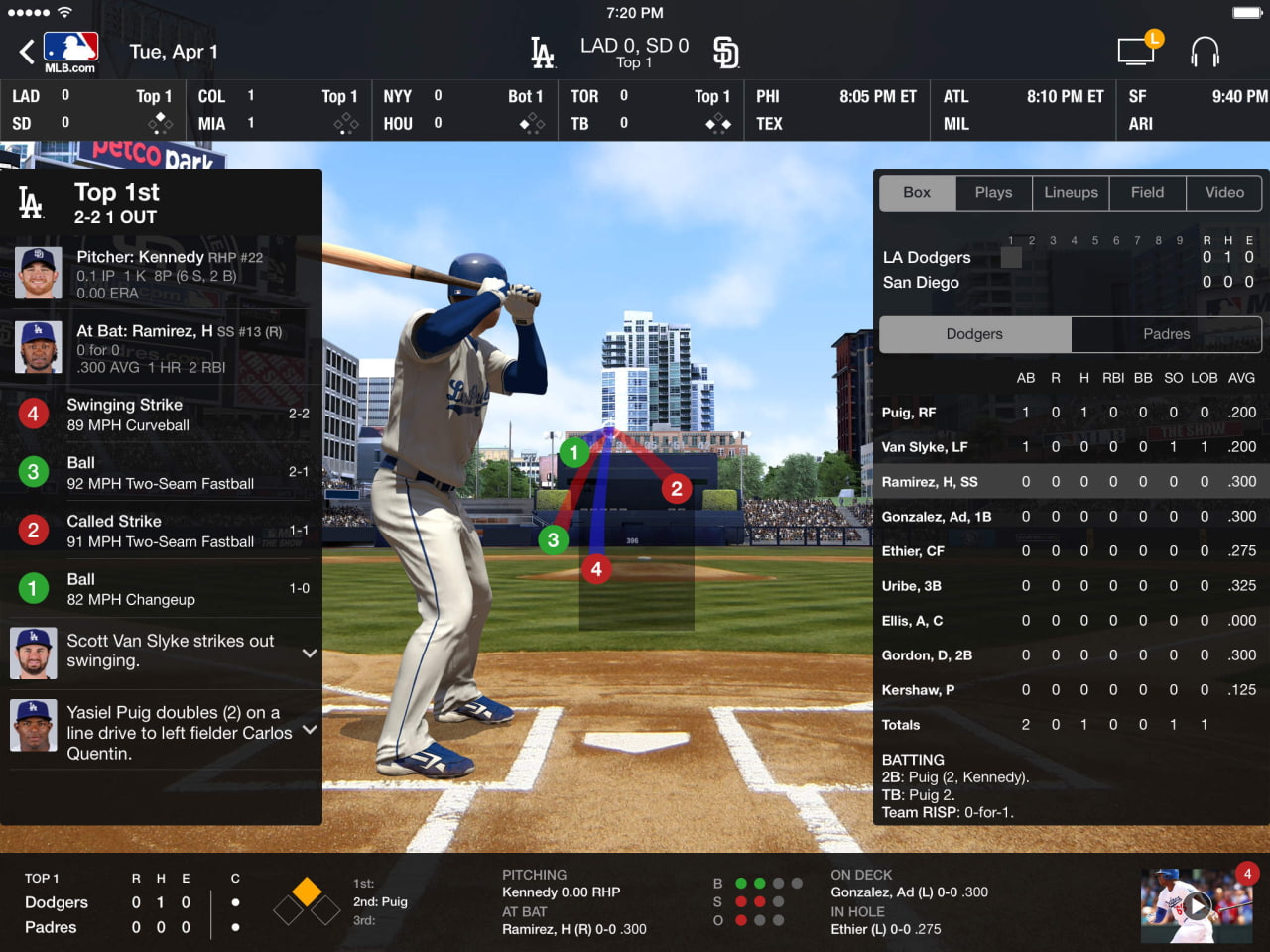The image size is (1270, 952).
Task: Keep box score on Dodgers batters
Action: click(974, 334)
